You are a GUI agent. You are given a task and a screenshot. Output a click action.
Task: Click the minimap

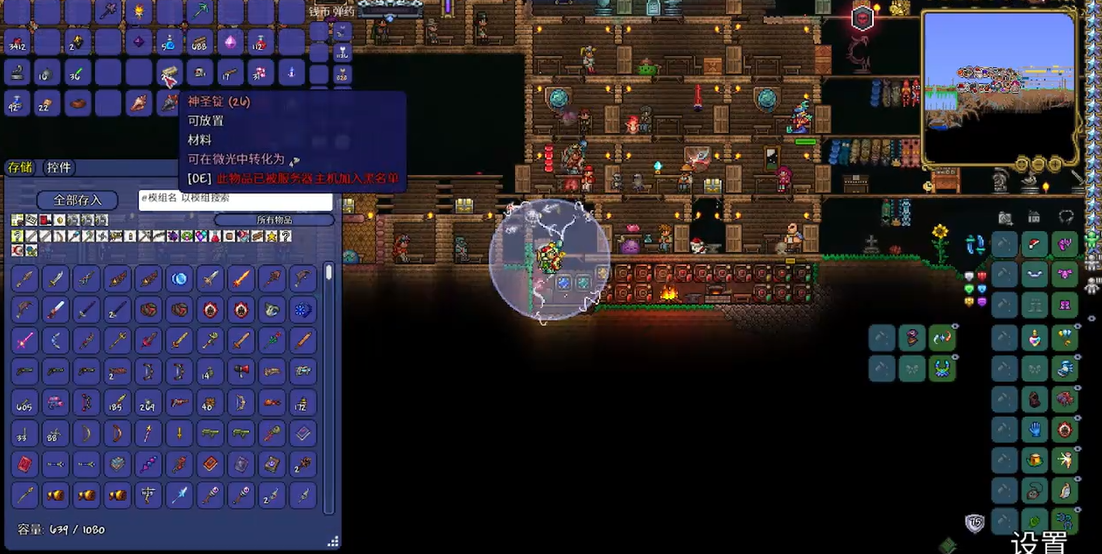pos(998,88)
